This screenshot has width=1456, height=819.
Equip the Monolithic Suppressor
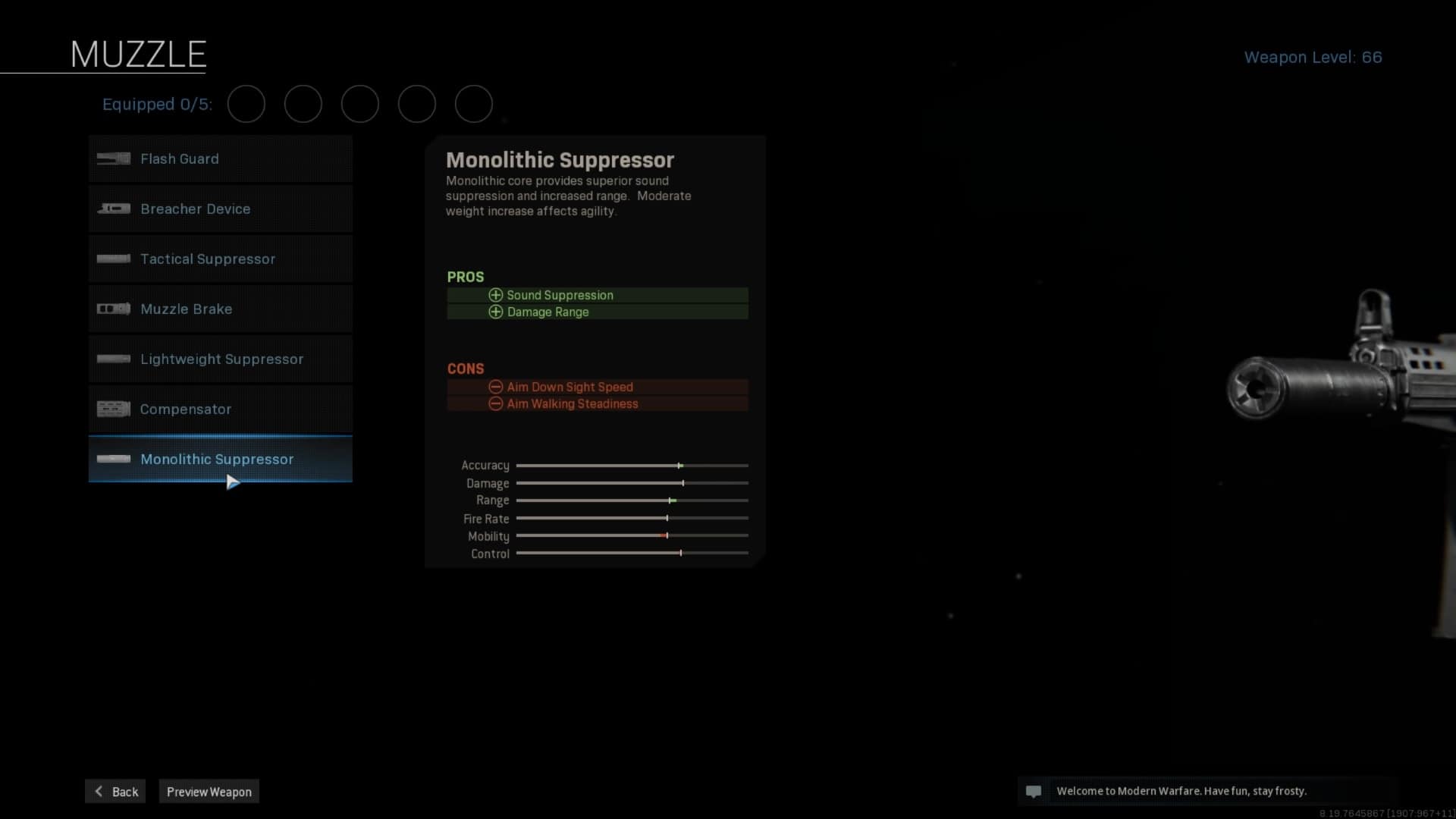pos(220,460)
